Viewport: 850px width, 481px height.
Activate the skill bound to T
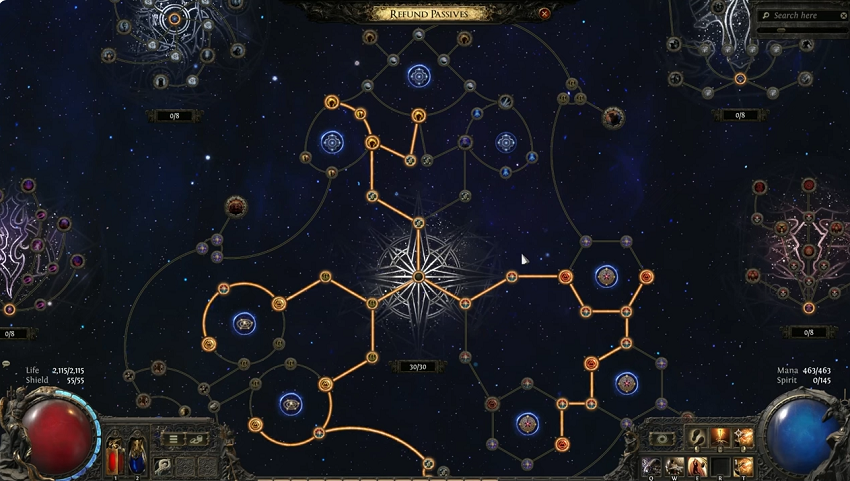tap(742, 466)
